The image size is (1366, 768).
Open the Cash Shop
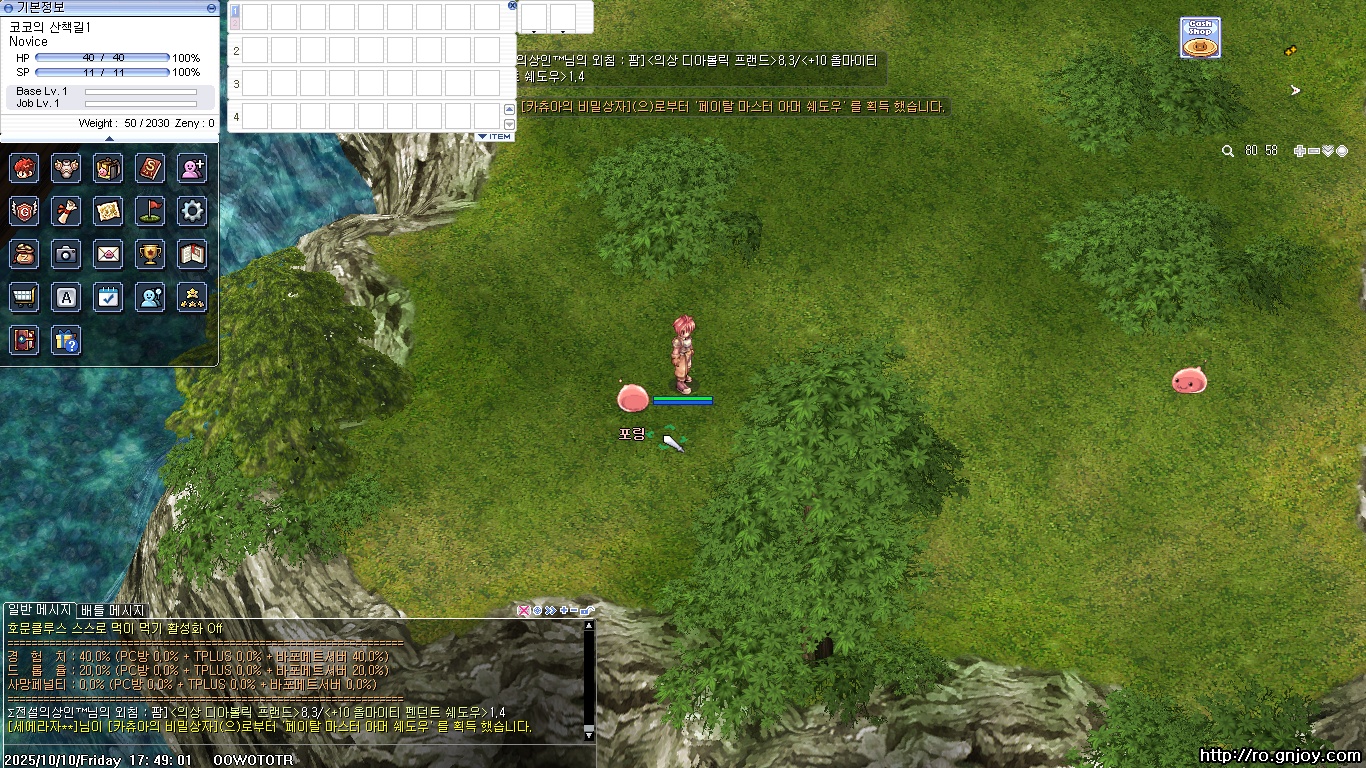point(1199,38)
